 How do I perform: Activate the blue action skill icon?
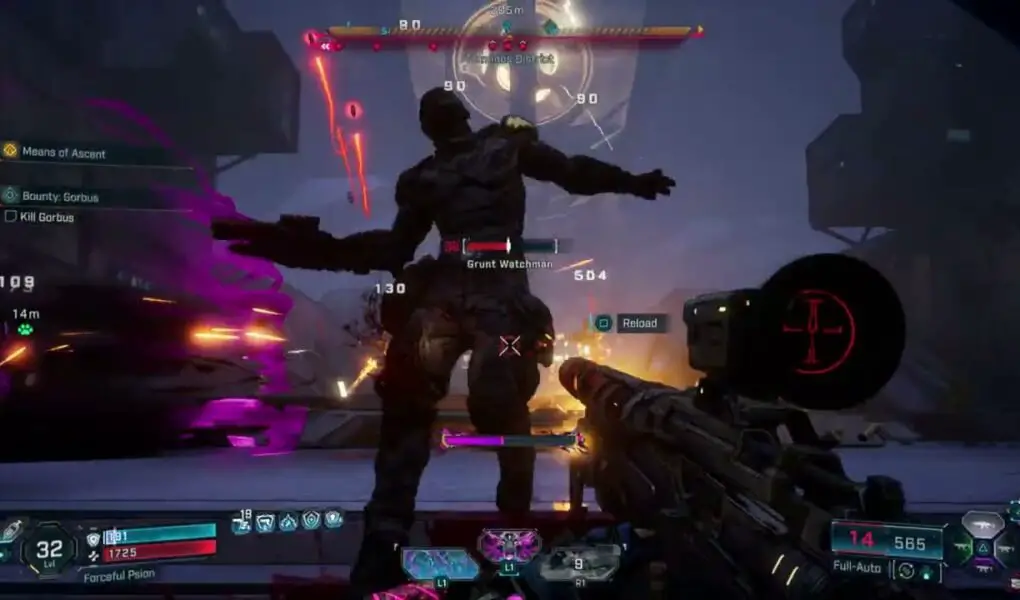[440, 563]
